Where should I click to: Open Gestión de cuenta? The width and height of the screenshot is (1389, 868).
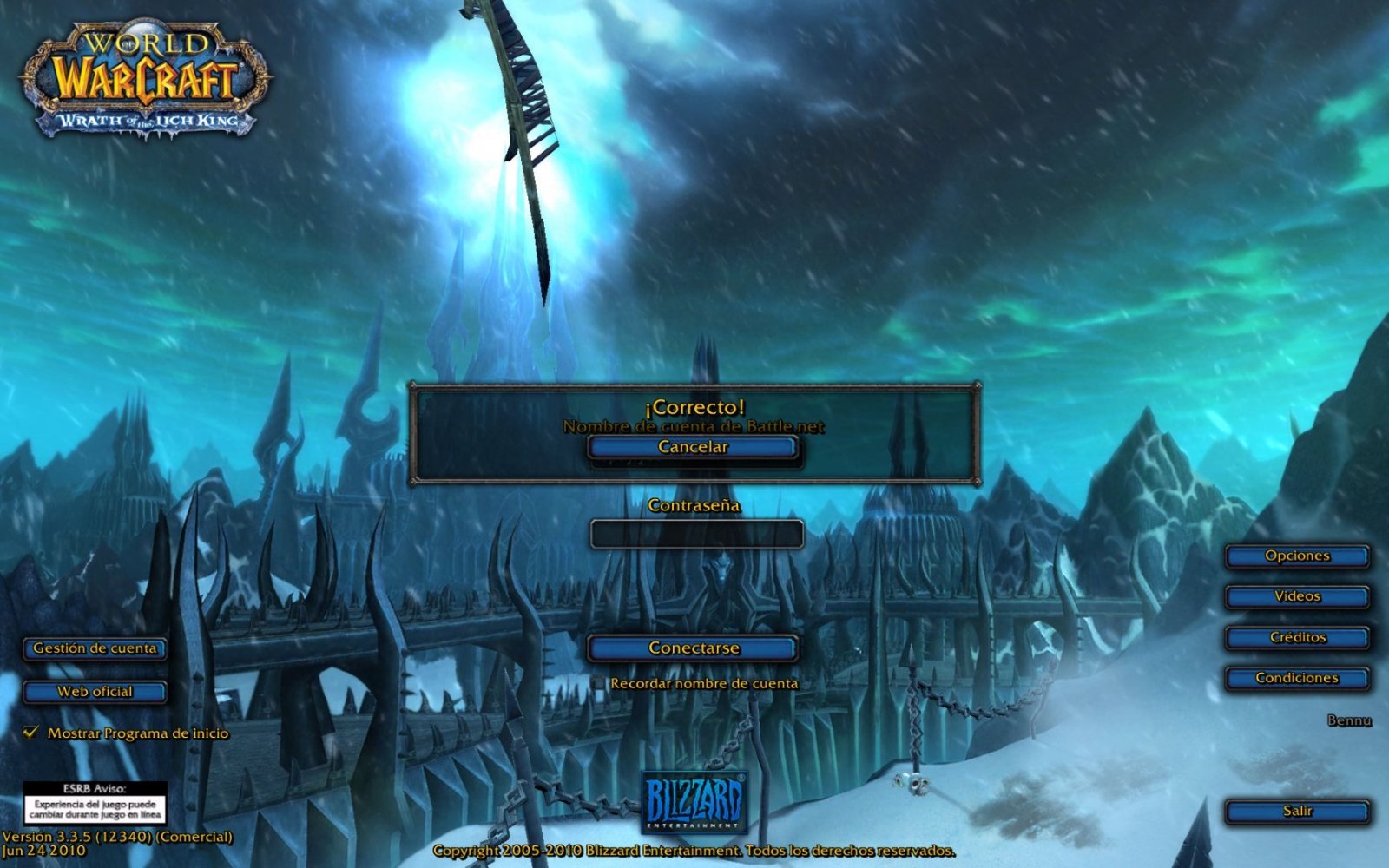[94, 648]
